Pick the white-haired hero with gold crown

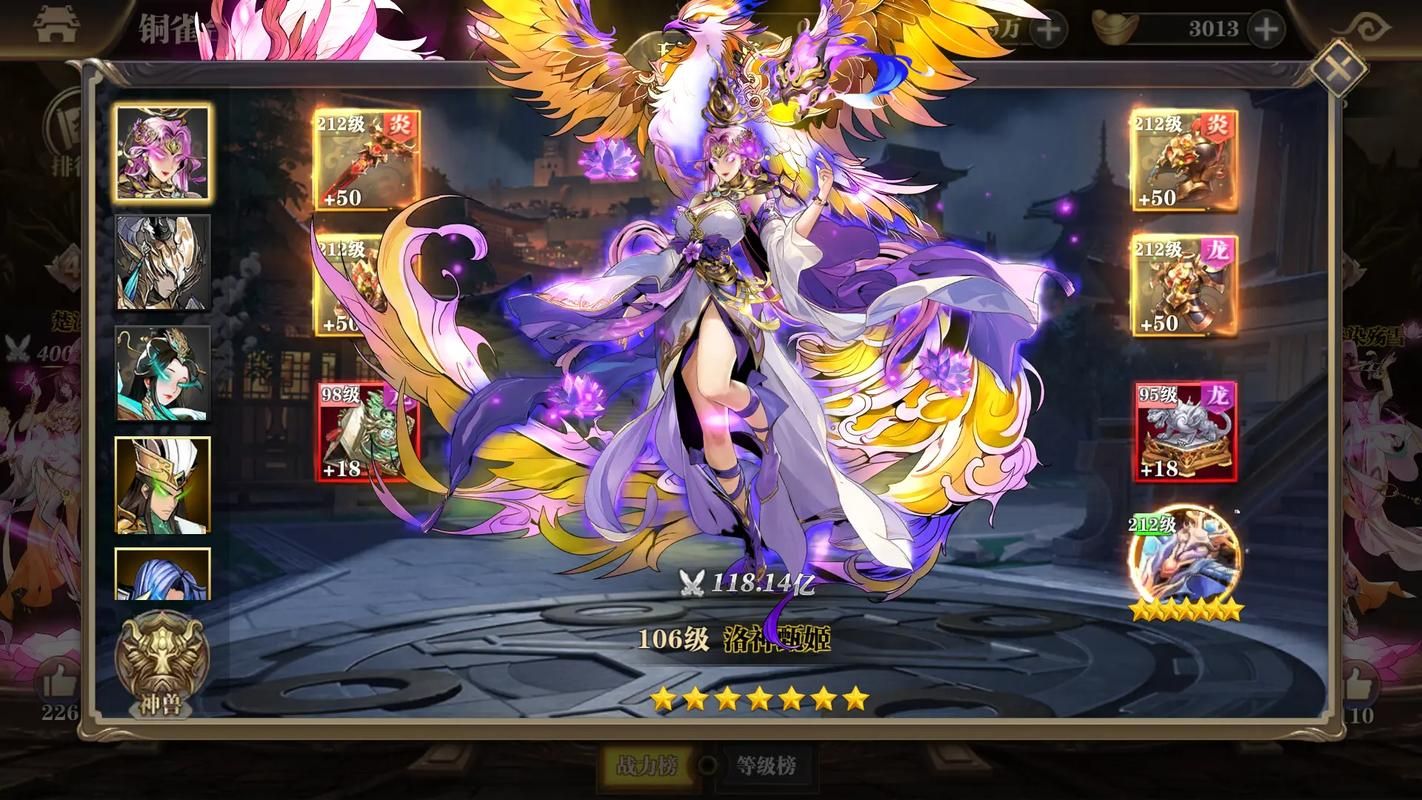[x=162, y=484]
